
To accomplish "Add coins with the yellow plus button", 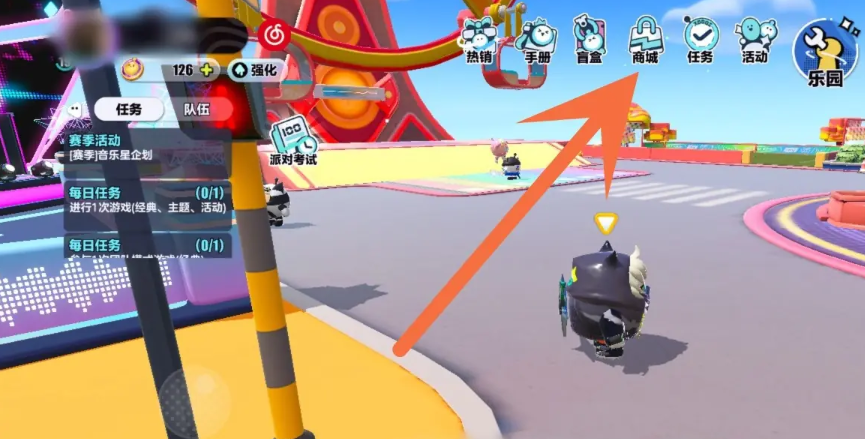I will point(206,70).
